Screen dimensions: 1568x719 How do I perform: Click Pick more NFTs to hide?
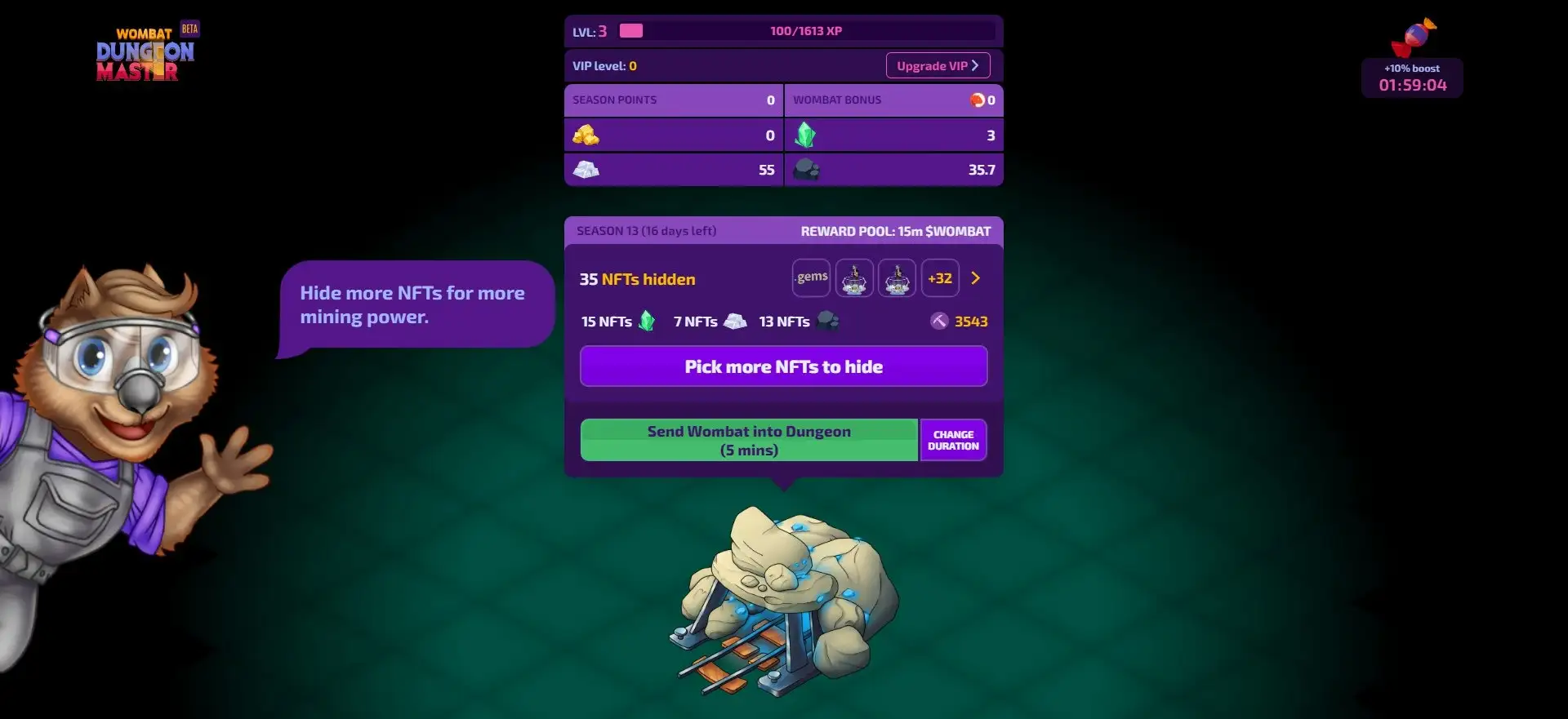(x=783, y=366)
